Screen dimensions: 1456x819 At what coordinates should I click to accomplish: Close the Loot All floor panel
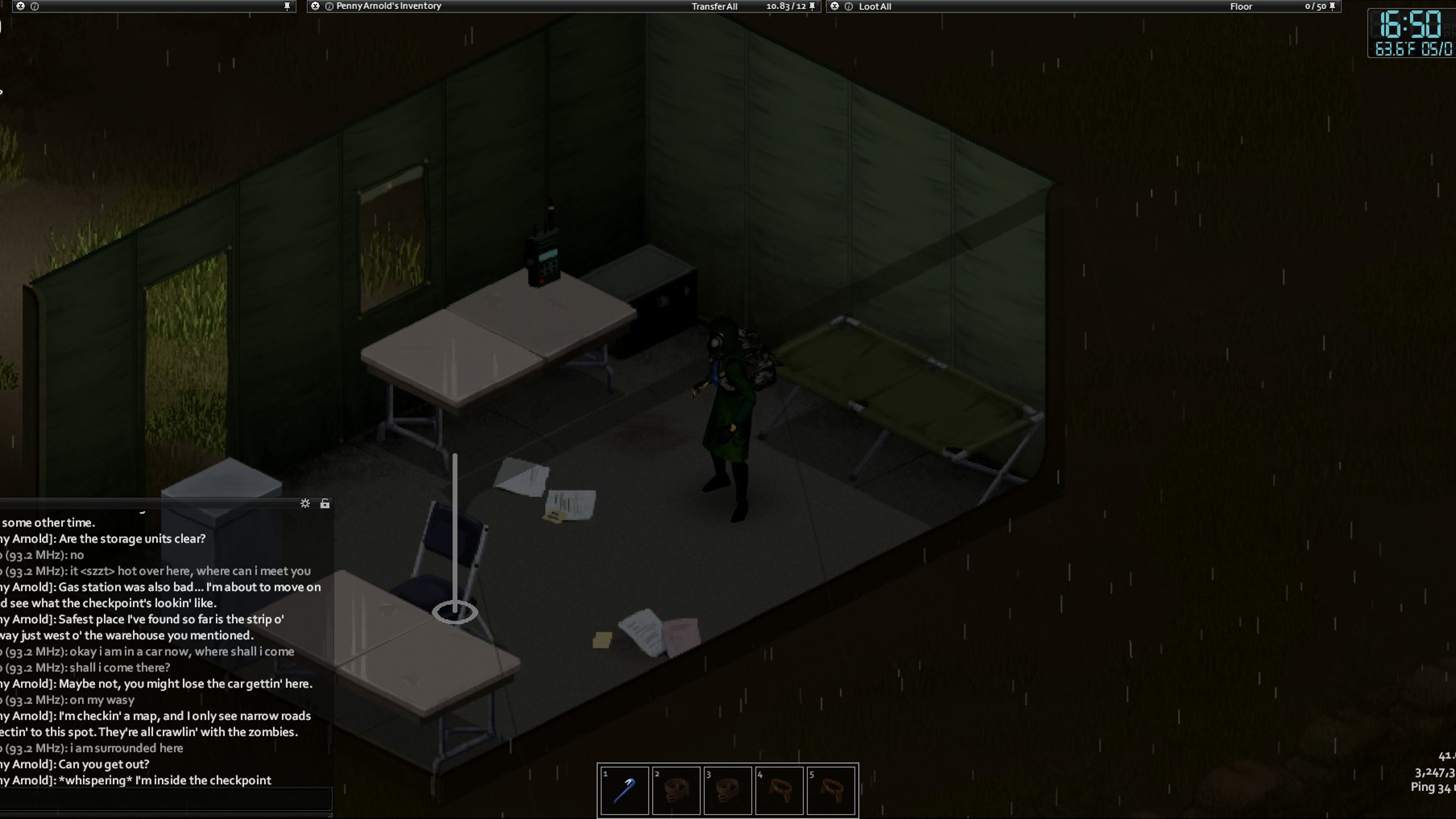(835, 6)
